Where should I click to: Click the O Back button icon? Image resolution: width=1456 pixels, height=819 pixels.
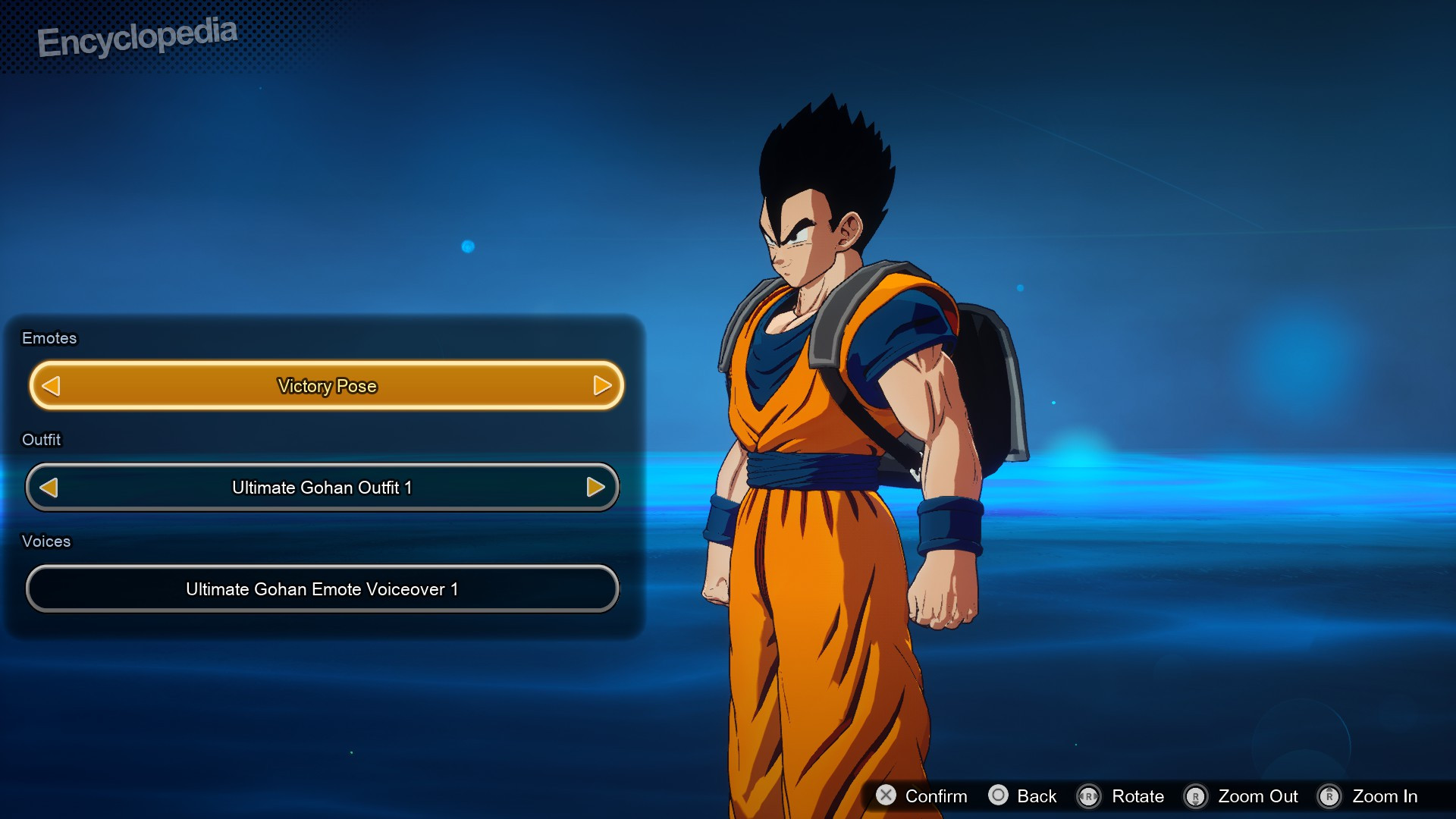[x=998, y=796]
